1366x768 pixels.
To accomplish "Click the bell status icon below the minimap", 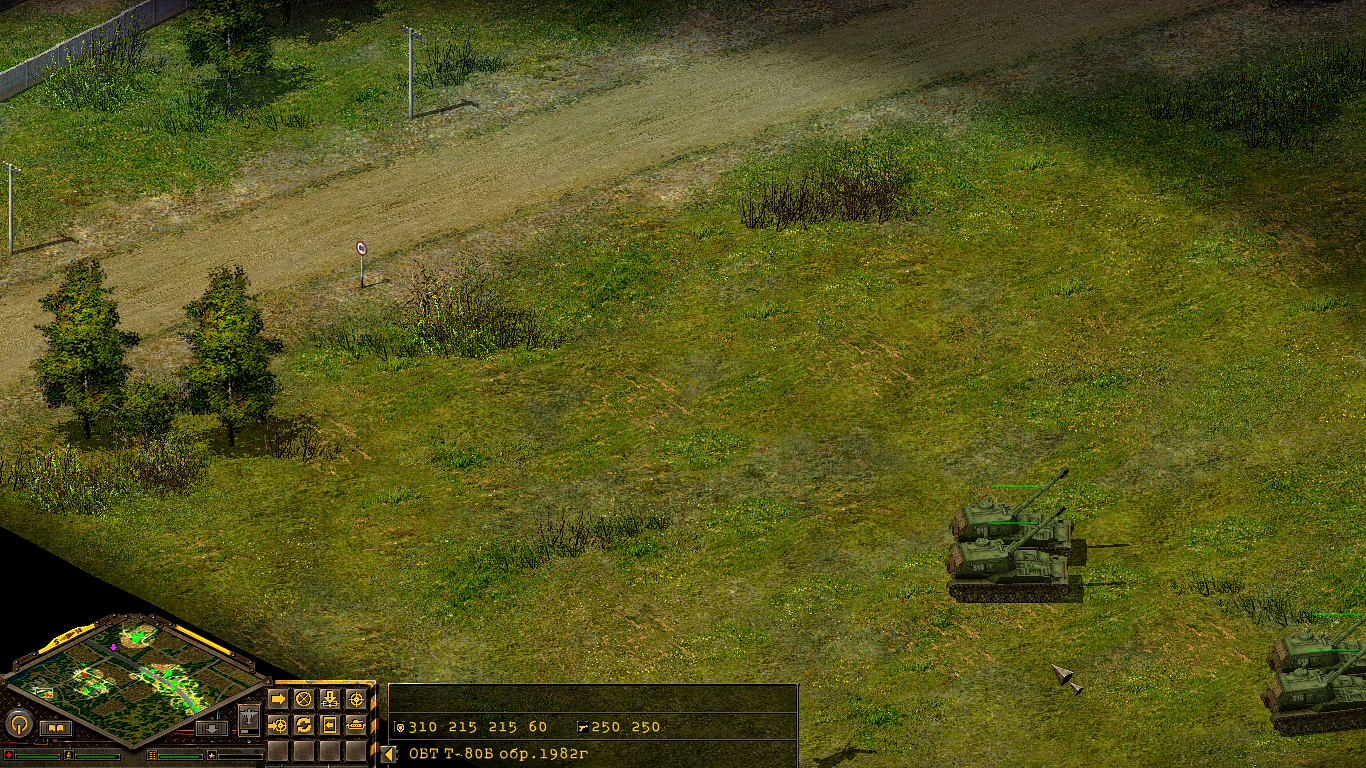I will tap(70, 755).
